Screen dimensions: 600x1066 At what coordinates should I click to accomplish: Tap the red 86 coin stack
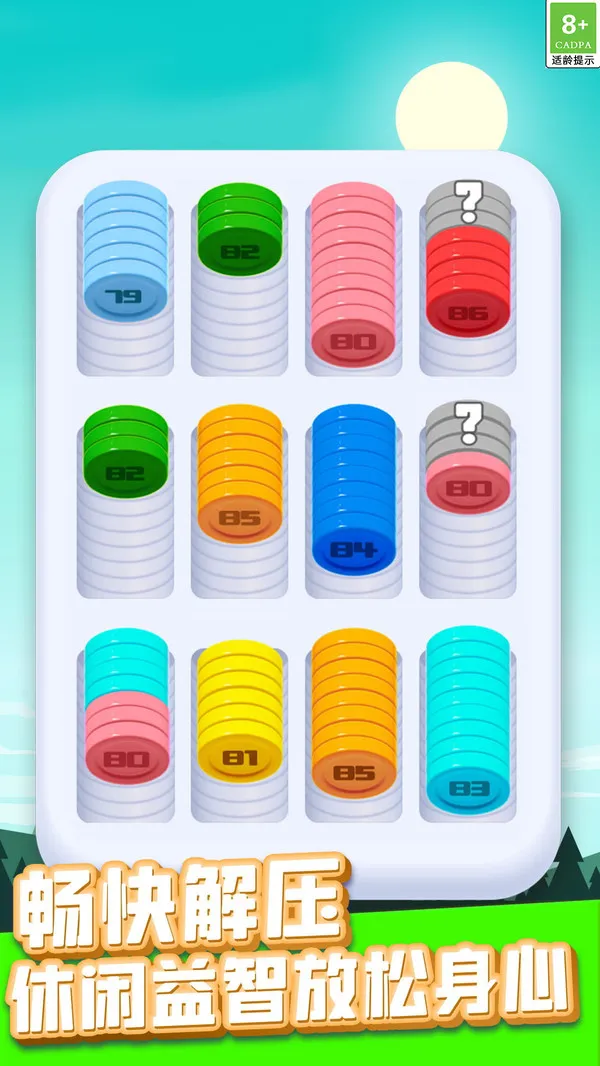click(x=468, y=285)
